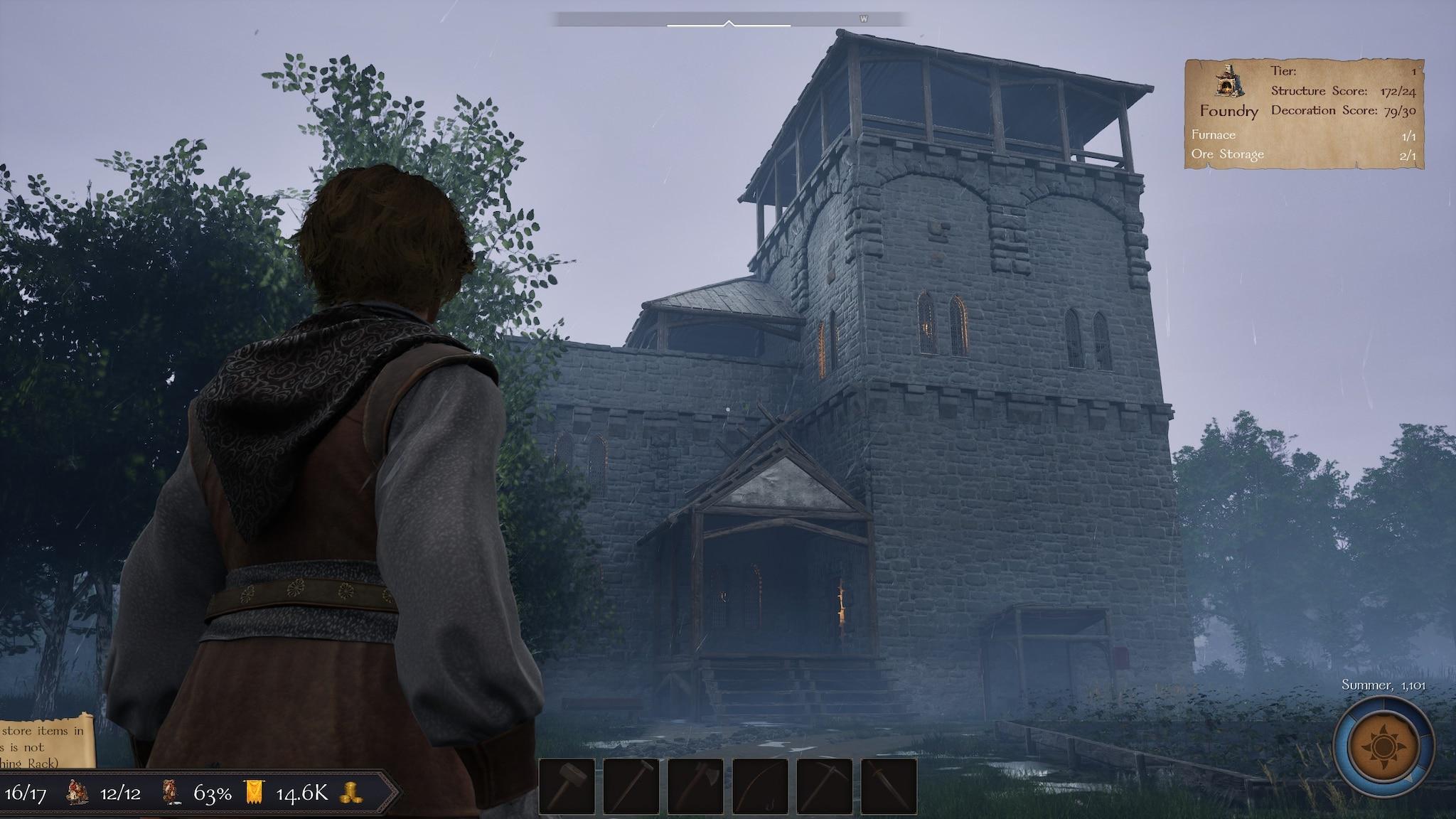Click the yellow banner approval icon
1456x819 pixels.
coord(254,793)
